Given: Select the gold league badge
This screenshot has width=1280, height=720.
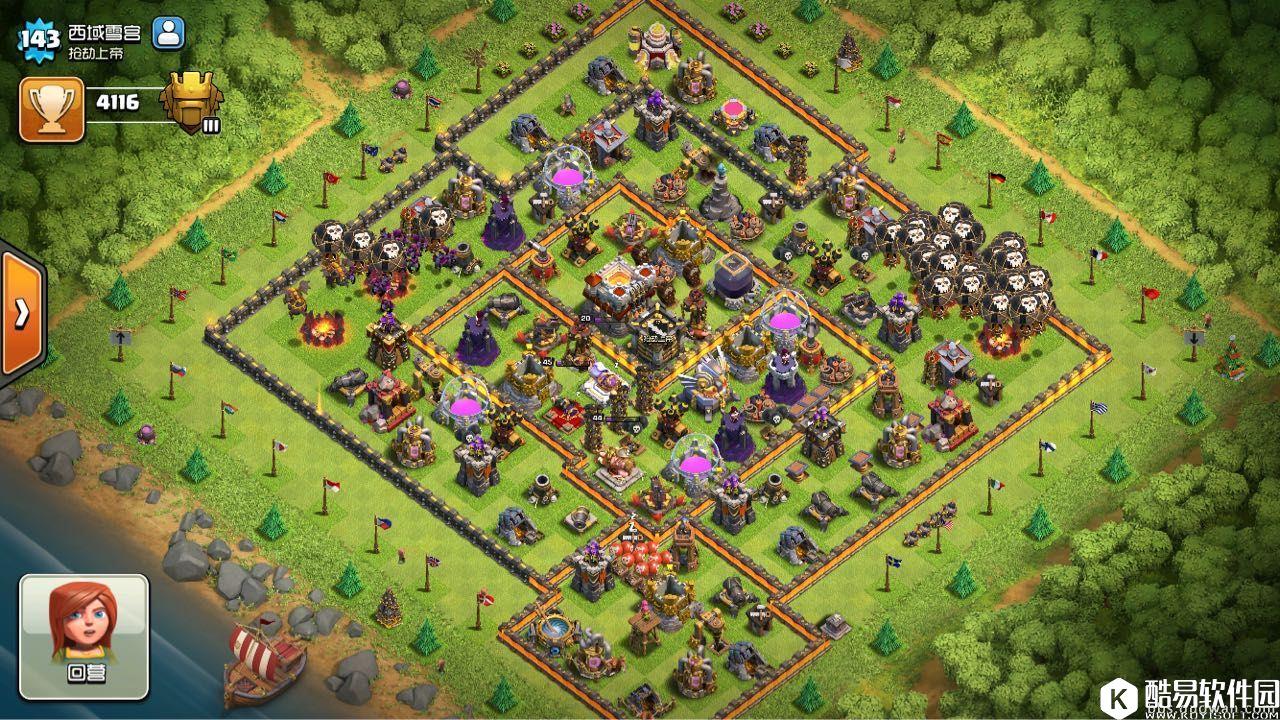Looking at the screenshot, I should (191, 101).
